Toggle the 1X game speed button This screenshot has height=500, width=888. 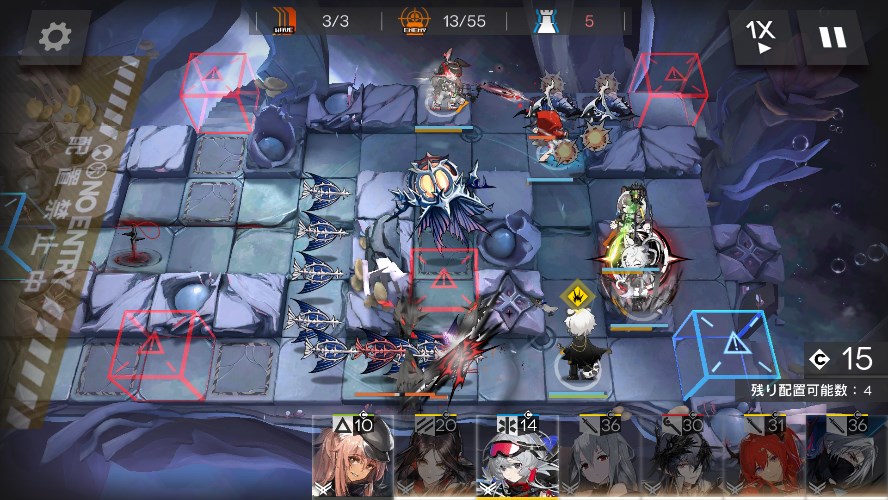[x=763, y=38]
